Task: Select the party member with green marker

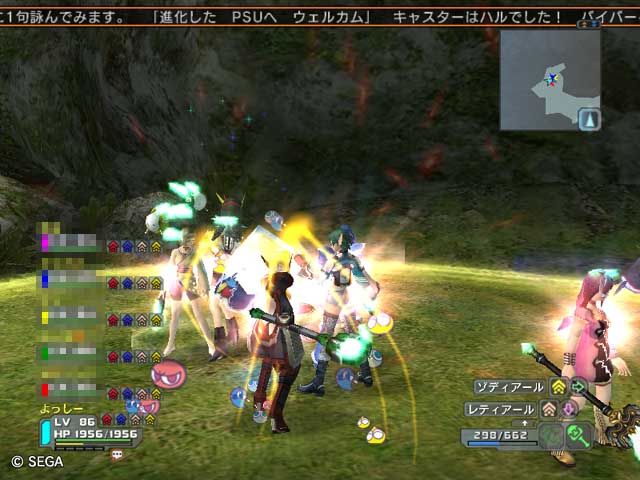Action: pyautogui.click(x=72, y=353)
